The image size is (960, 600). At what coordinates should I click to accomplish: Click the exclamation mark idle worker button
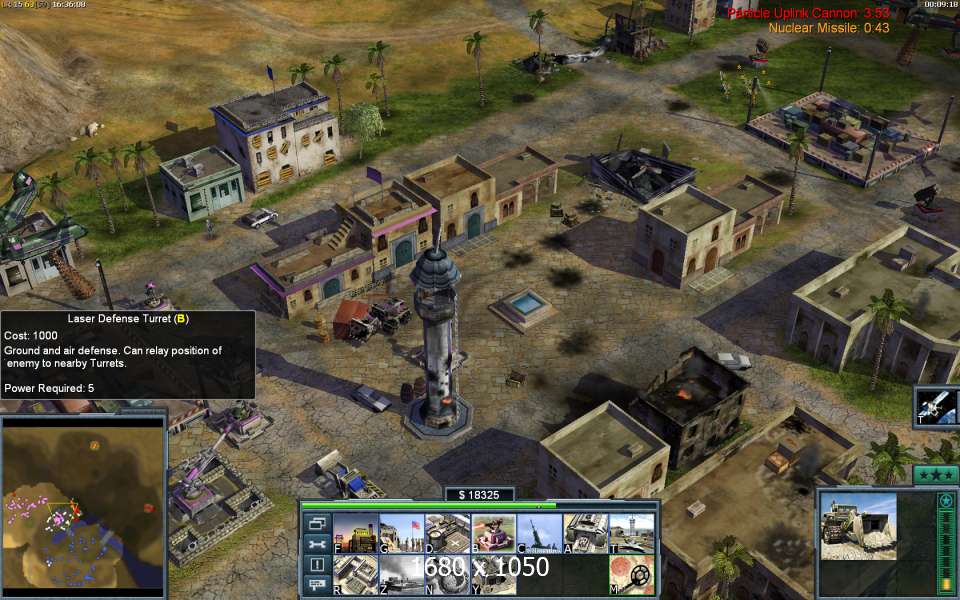[317, 565]
